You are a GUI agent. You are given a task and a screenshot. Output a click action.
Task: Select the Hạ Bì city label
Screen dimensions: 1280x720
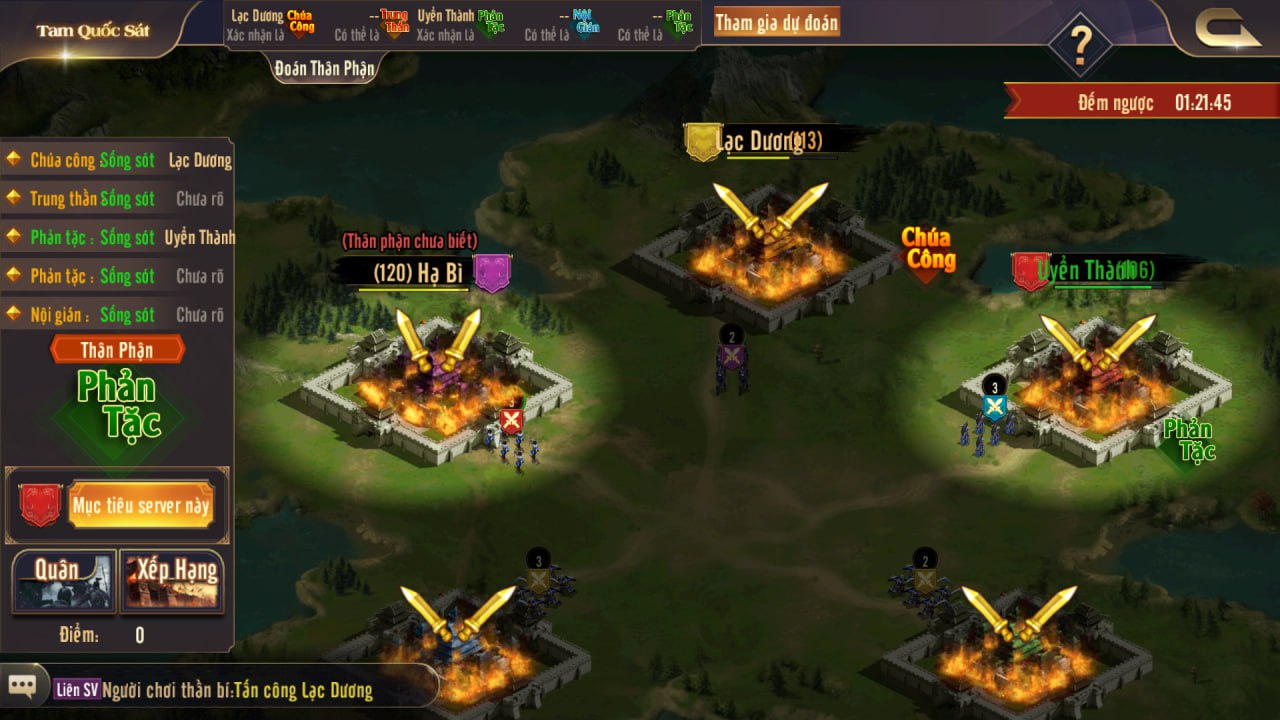(420, 272)
